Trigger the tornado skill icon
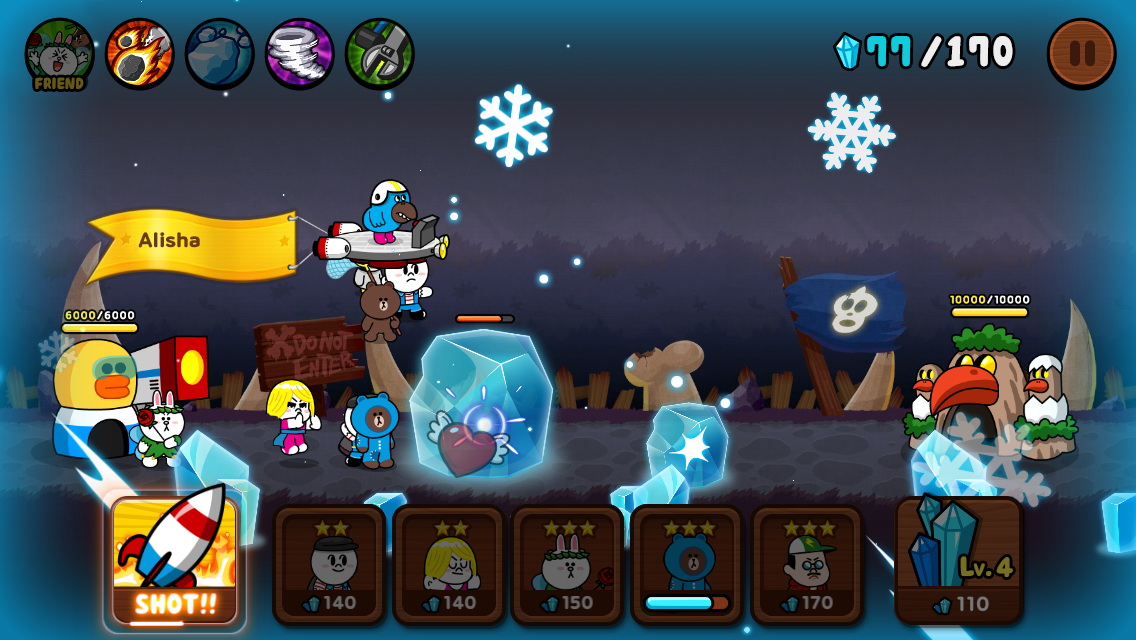This screenshot has height=640, width=1136. tap(299, 53)
